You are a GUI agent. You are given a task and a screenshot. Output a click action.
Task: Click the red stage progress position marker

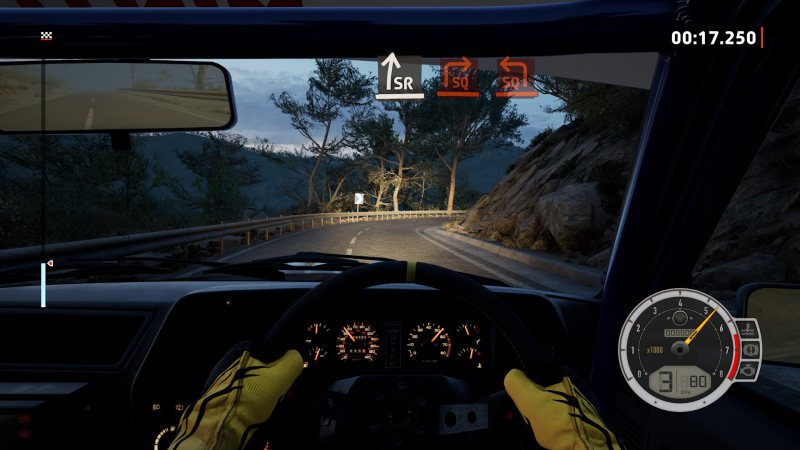(49, 263)
